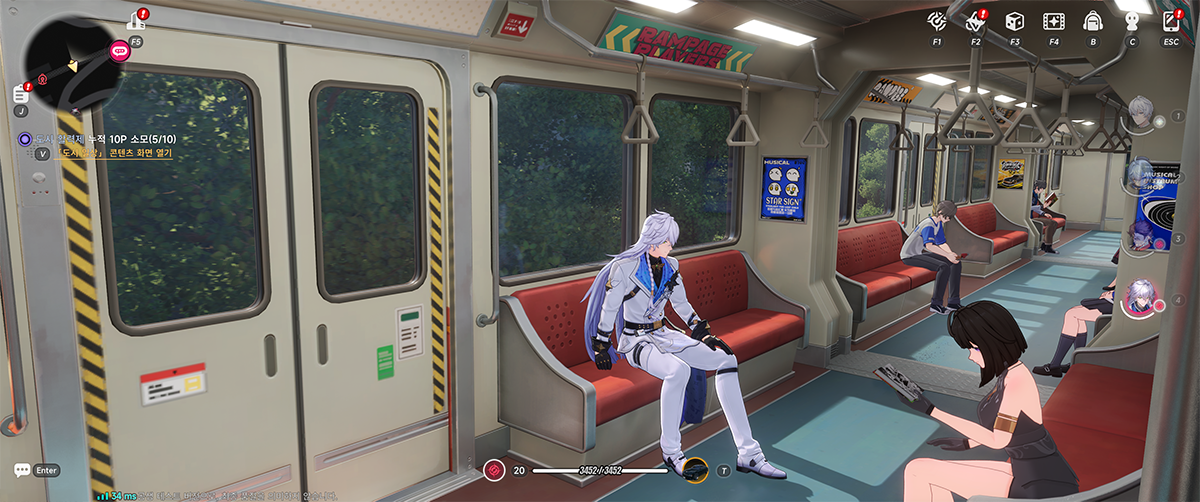Open the city buildings icon with alert
This screenshot has height=502, width=1200.
(x=135, y=19)
